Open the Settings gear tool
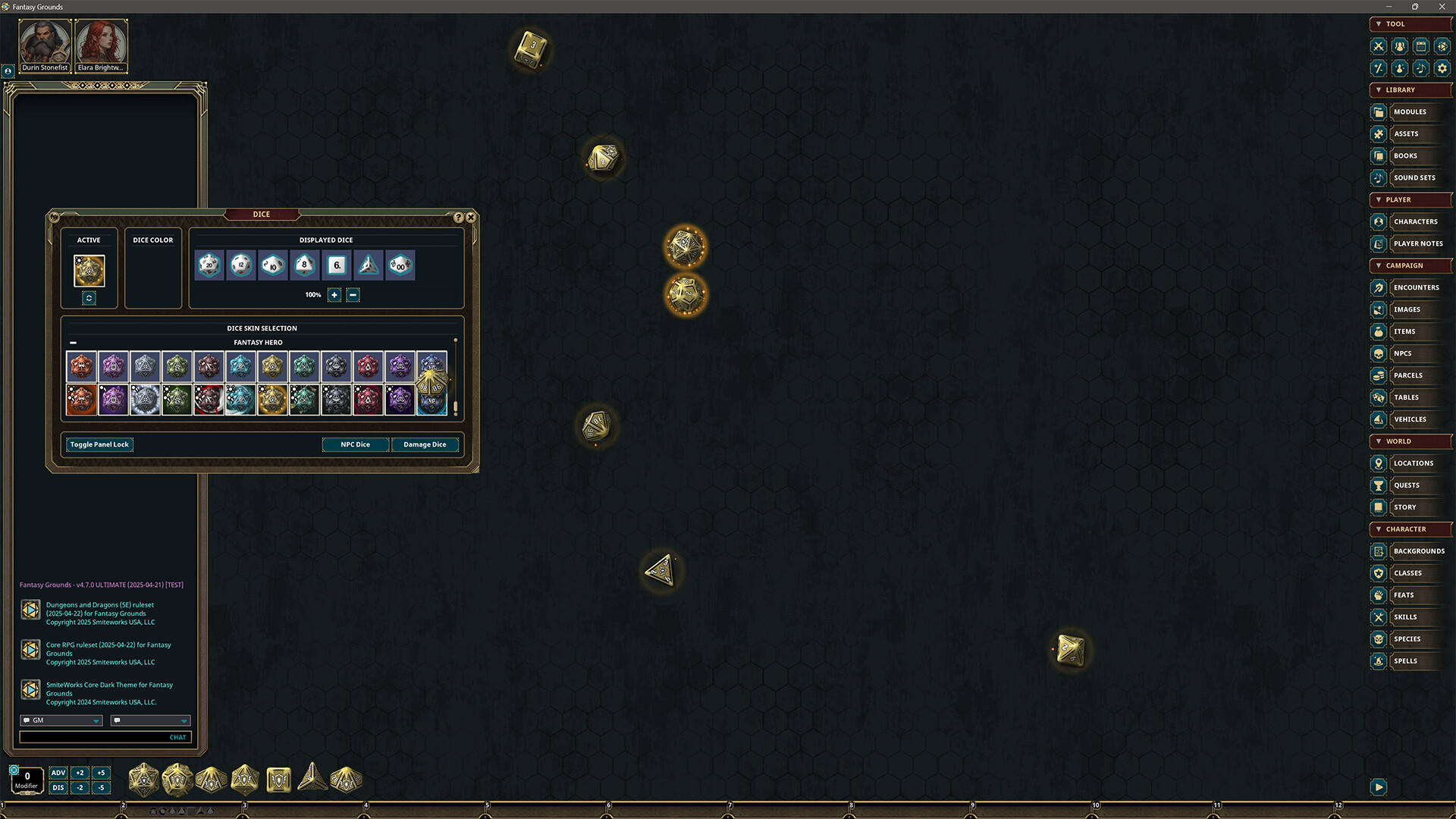The image size is (1456, 819). pos(1442,68)
